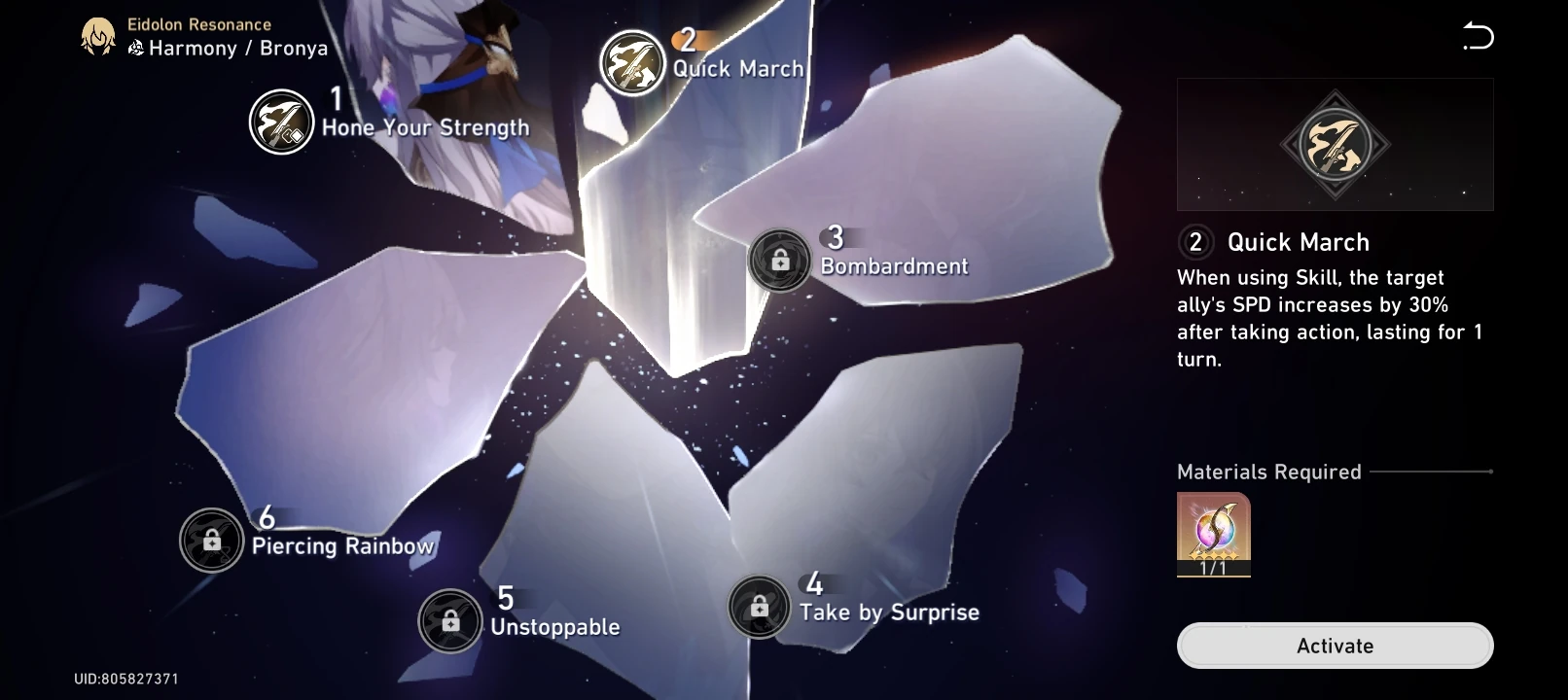This screenshot has height=700, width=1568.
Task: Click the locked Unstoppable eidolon icon
Action: pyautogui.click(x=450, y=621)
